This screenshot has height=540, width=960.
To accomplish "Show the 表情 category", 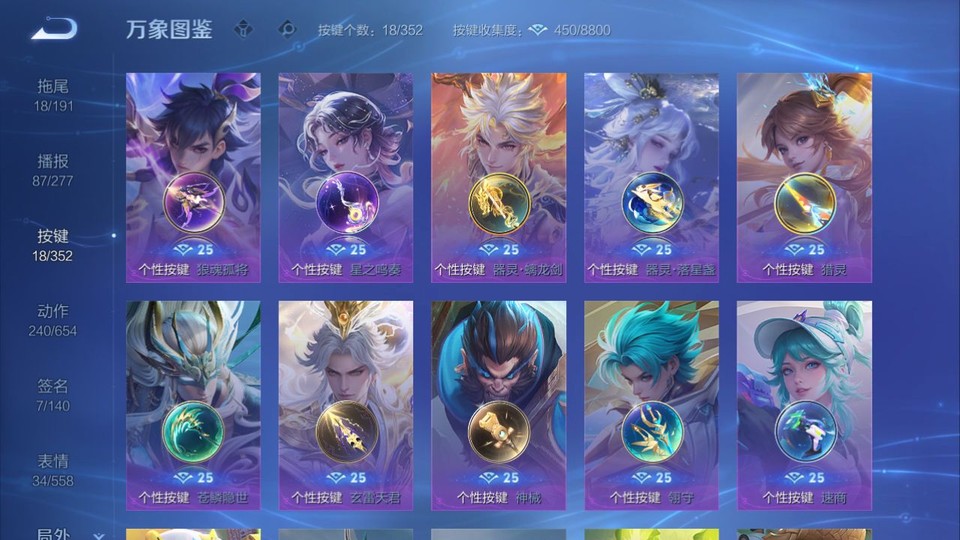I will 54,470.
